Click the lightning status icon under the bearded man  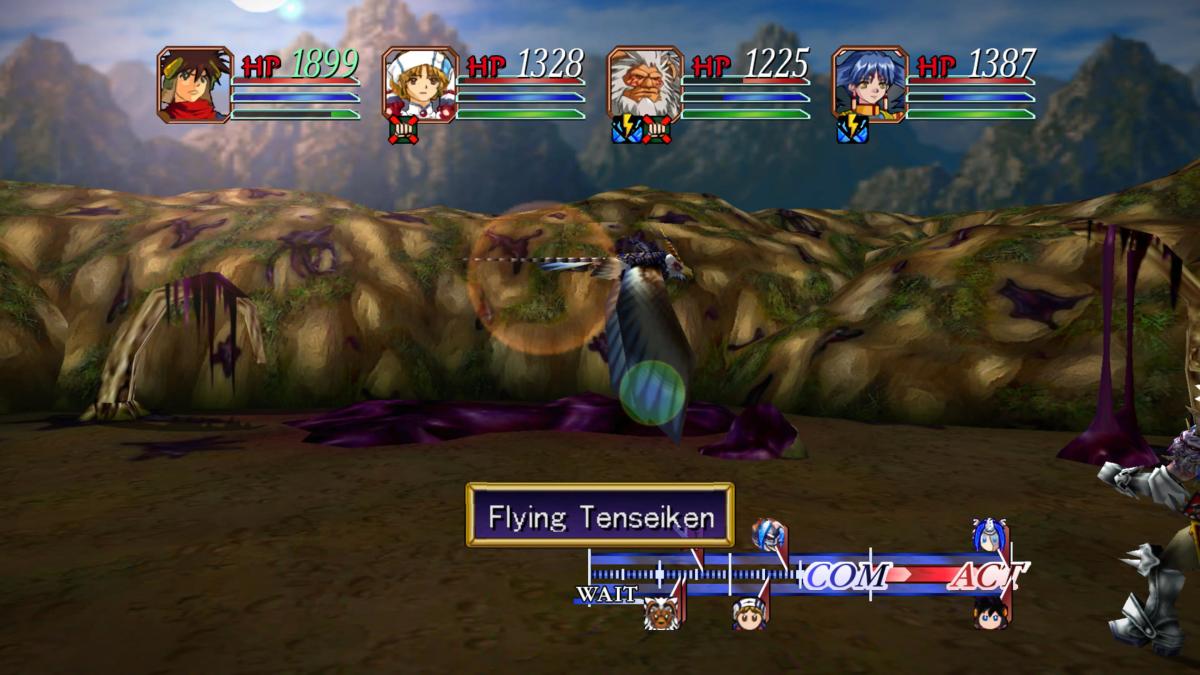(626, 131)
